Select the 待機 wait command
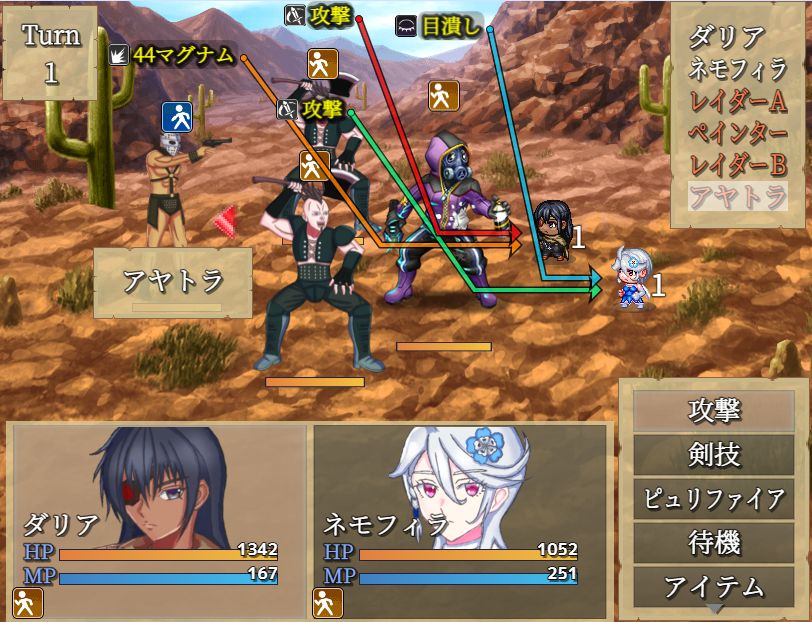This screenshot has width=812, height=622. [714, 543]
